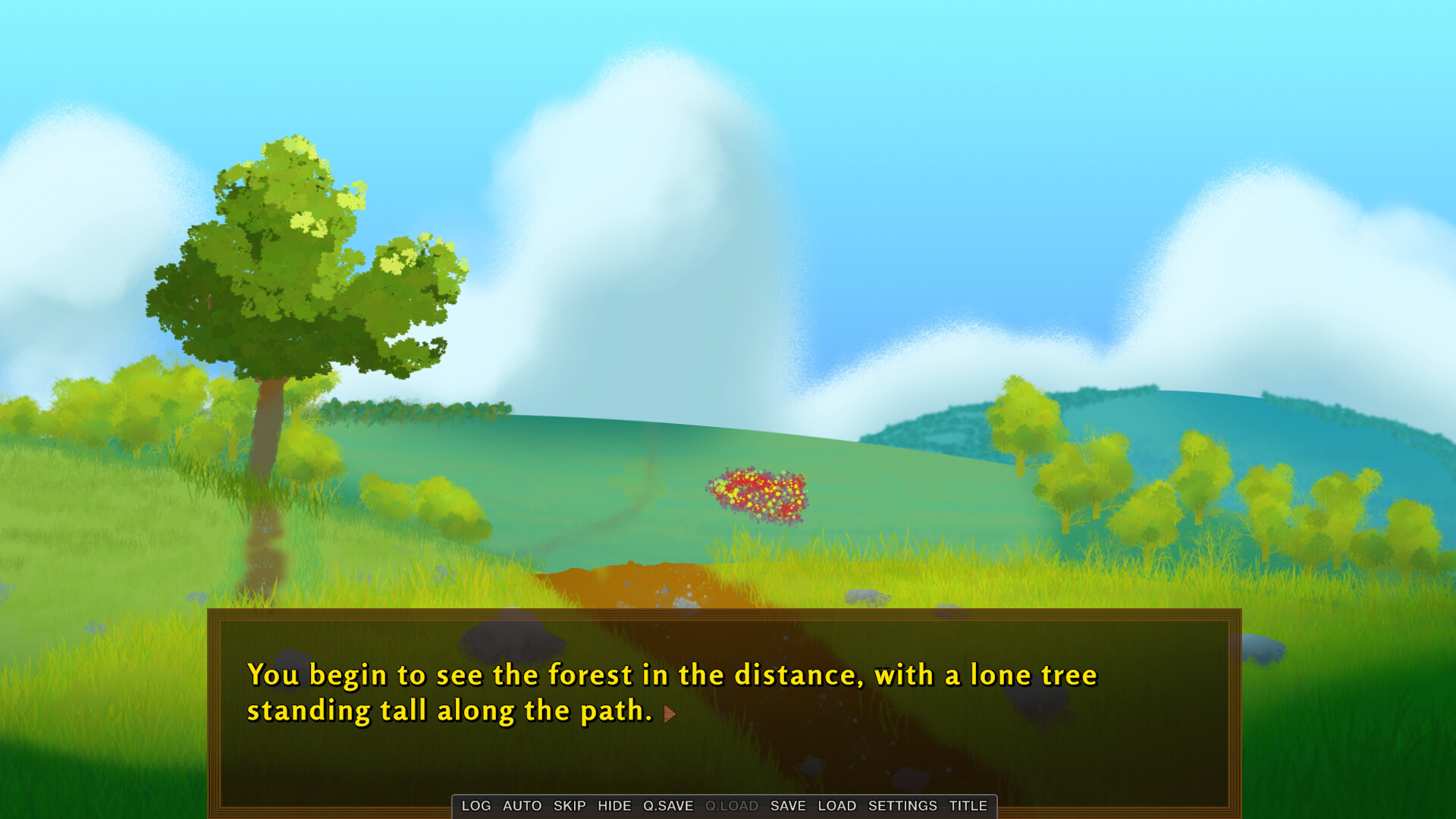Perform a quick save with Q.SAVE
The height and width of the screenshot is (819, 1456).
click(668, 806)
